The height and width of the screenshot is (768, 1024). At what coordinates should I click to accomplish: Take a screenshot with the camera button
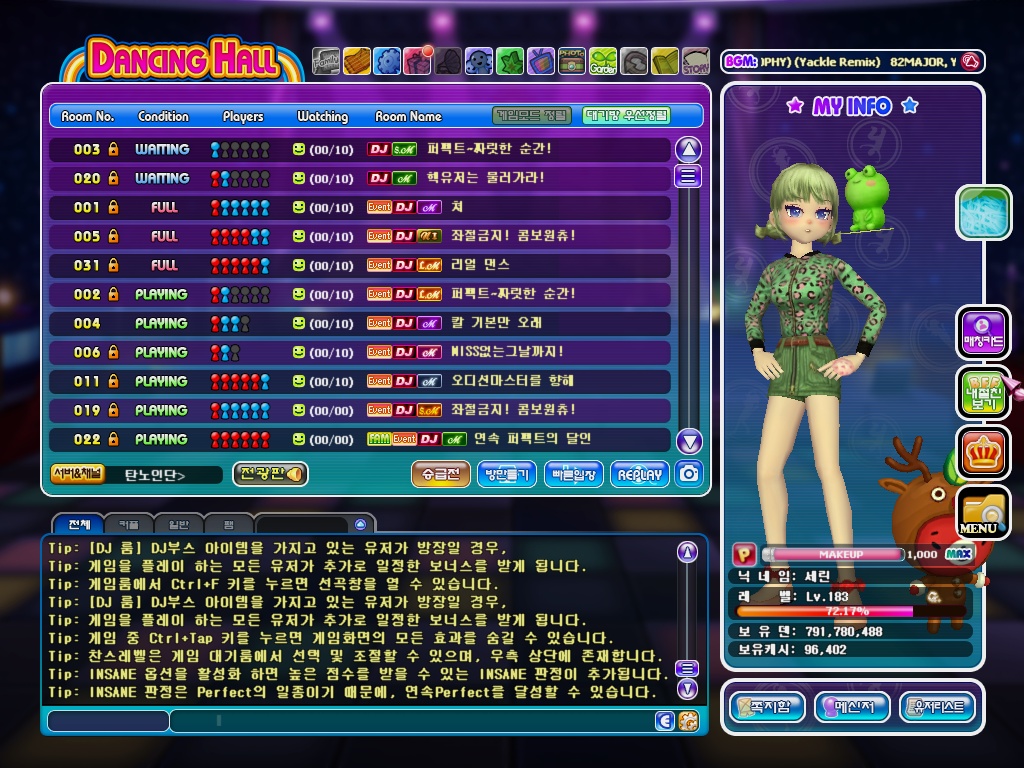[x=688, y=474]
